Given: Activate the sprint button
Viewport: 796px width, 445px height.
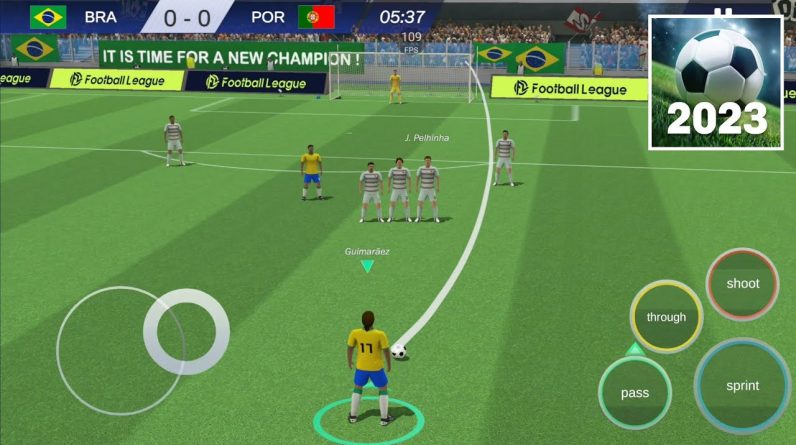Looking at the screenshot, I should tap(742, 385).
